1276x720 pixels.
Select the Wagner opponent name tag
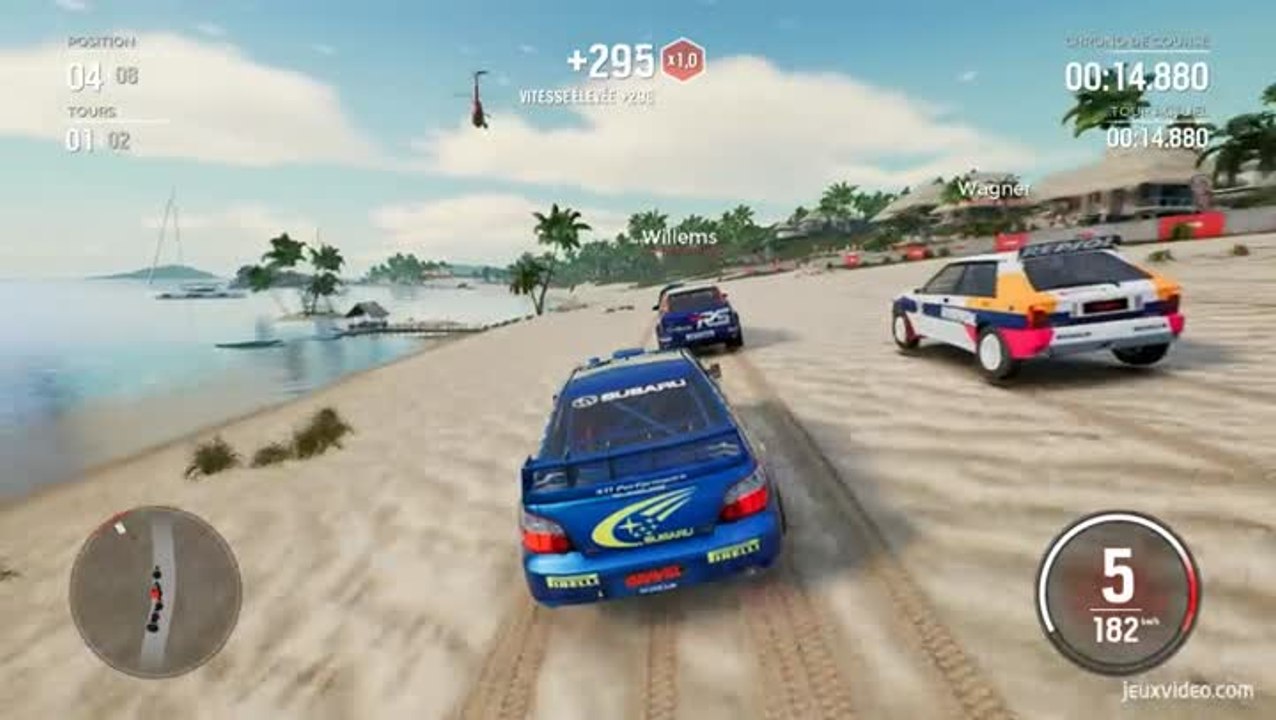[x=993, y=188]
